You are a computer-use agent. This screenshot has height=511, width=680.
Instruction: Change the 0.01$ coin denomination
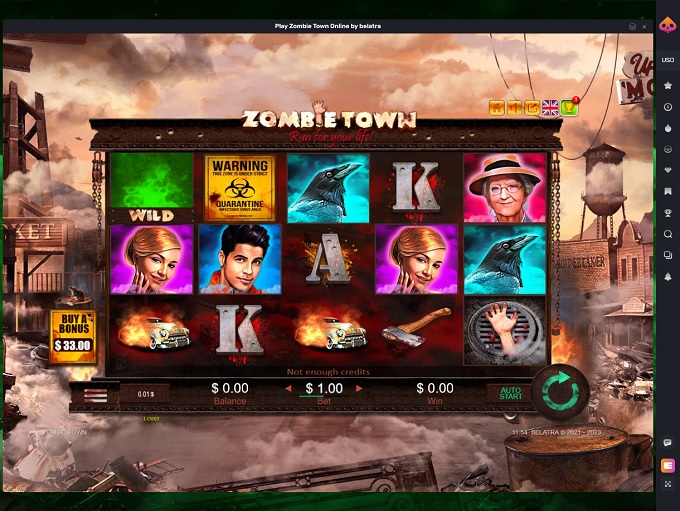[146, 395]
